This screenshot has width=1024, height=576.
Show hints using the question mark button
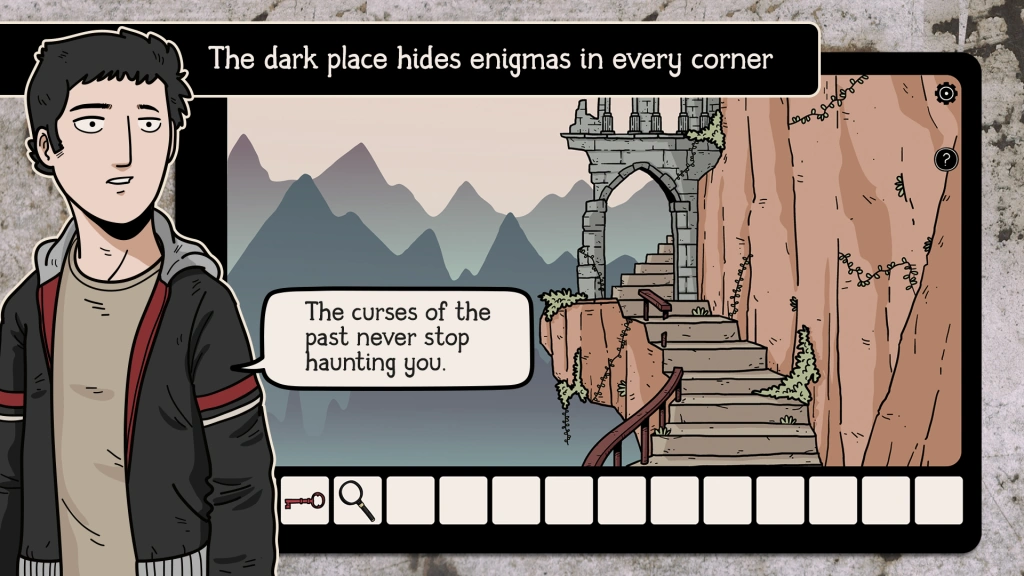(946, 159)
